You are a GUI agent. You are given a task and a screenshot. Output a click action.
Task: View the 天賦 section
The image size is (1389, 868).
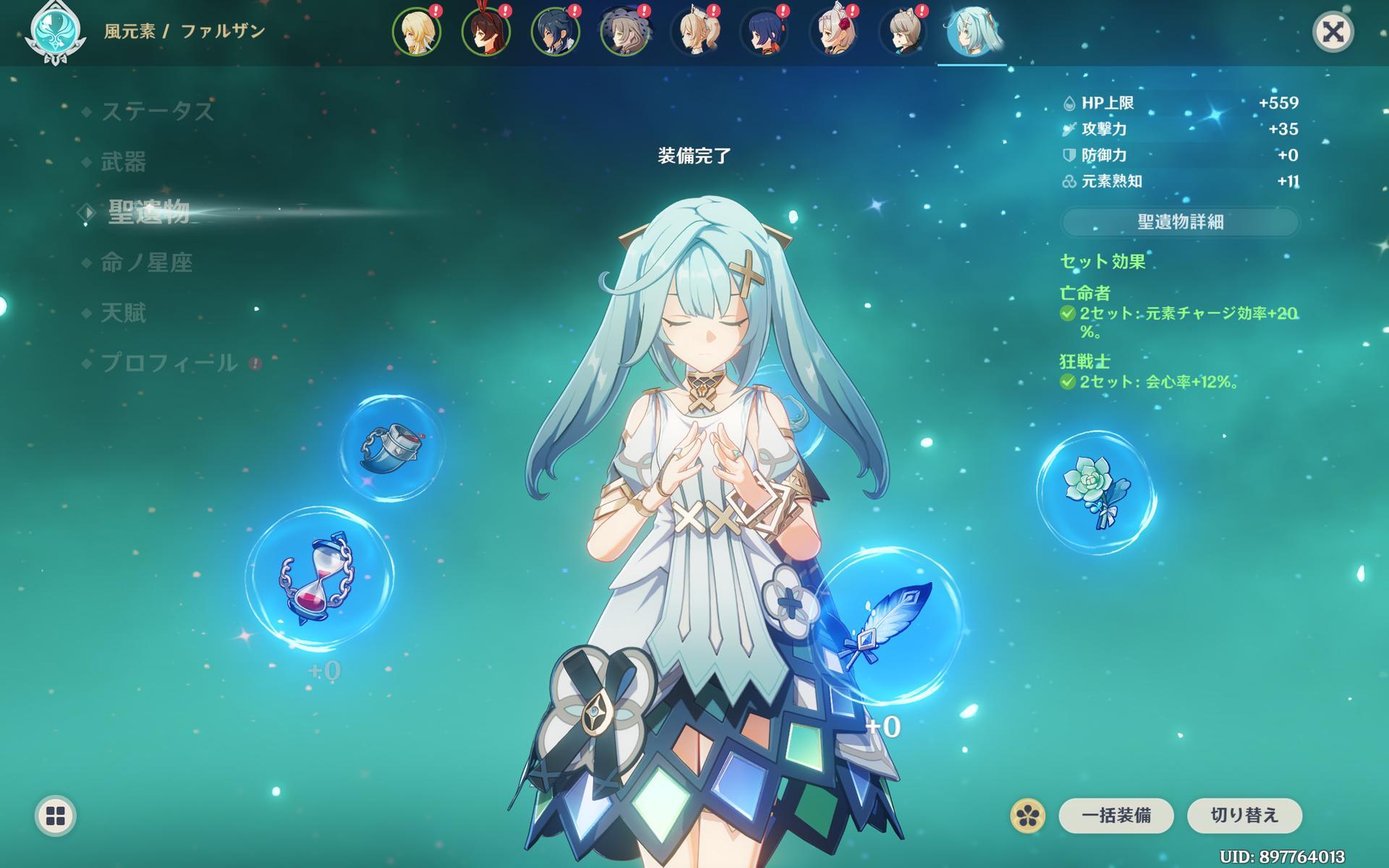(124, 313)
